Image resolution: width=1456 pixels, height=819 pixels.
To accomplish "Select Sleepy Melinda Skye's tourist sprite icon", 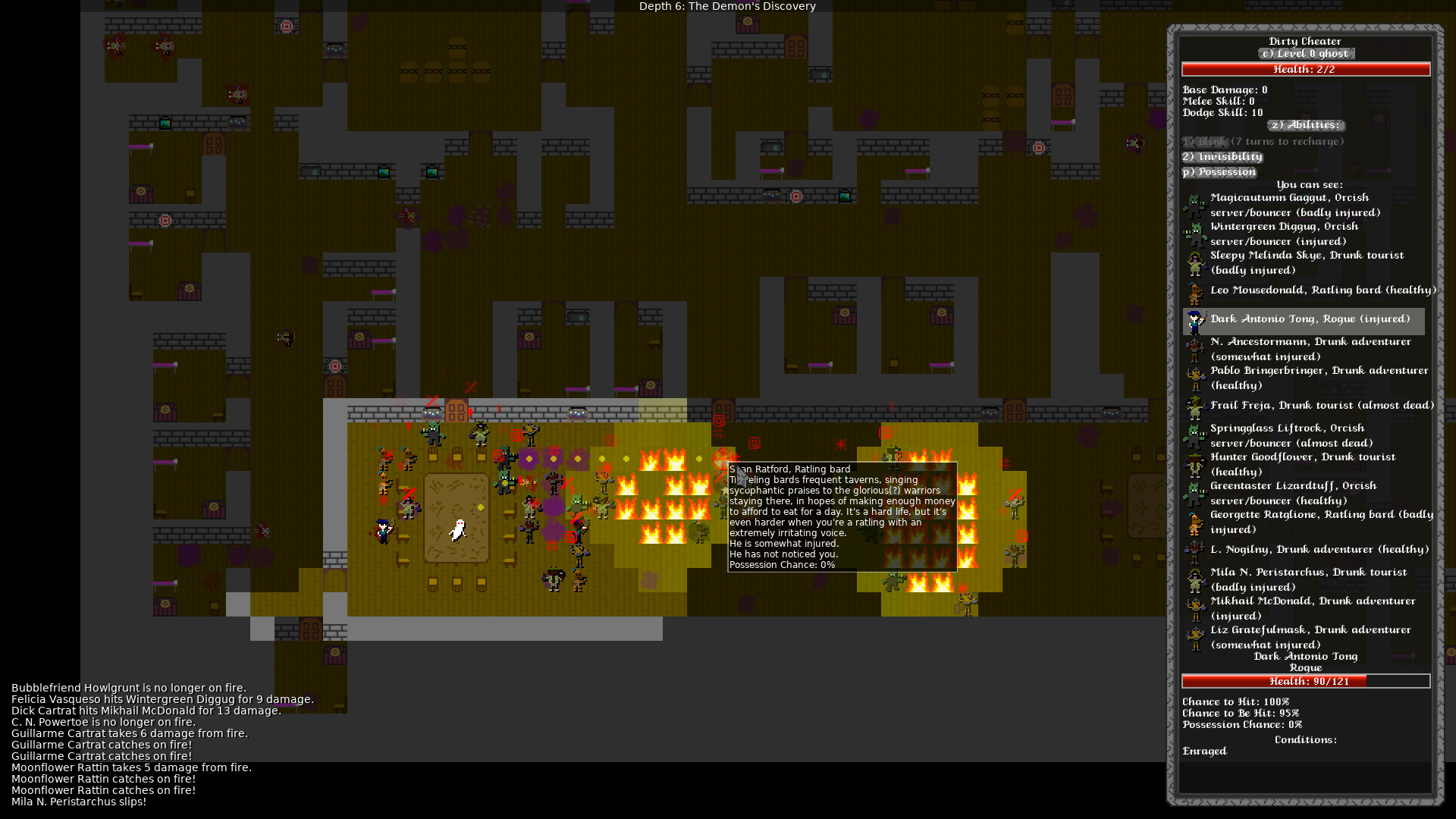I will click(1197, 262).
